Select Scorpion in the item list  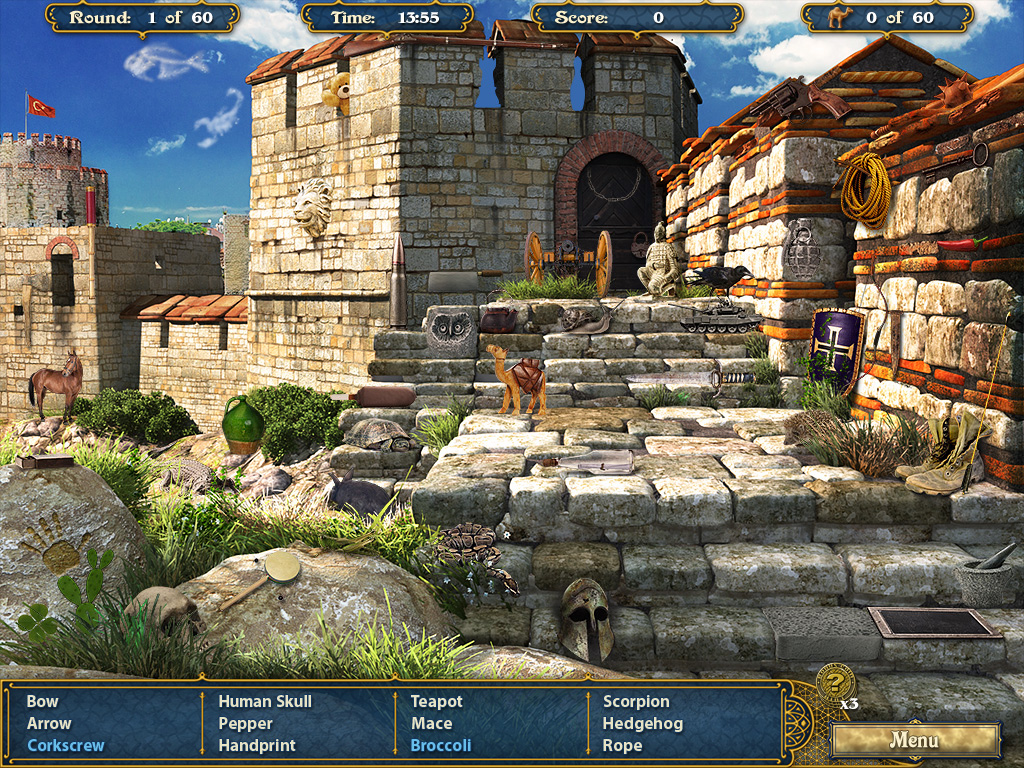(x=636, y=702)
